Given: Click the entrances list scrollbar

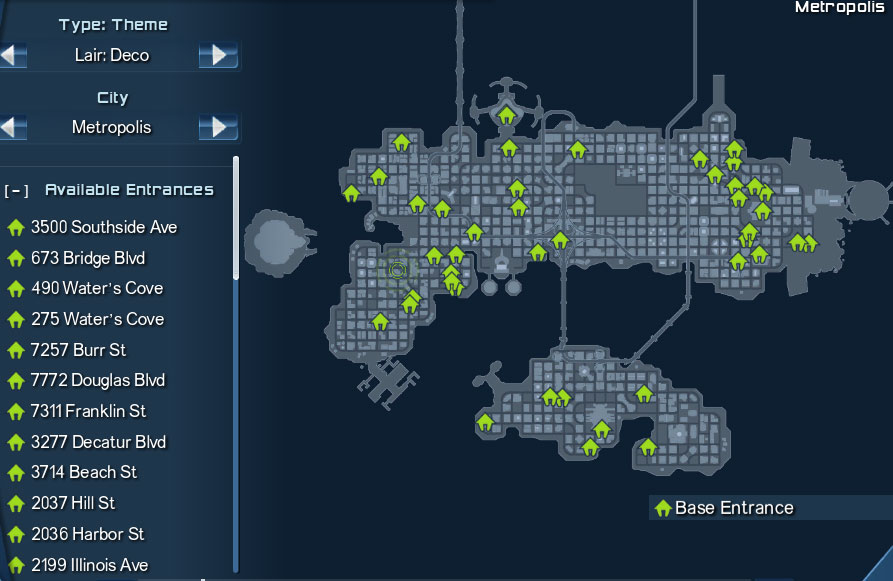Looking at the screenshot, I should pos(236,217).
